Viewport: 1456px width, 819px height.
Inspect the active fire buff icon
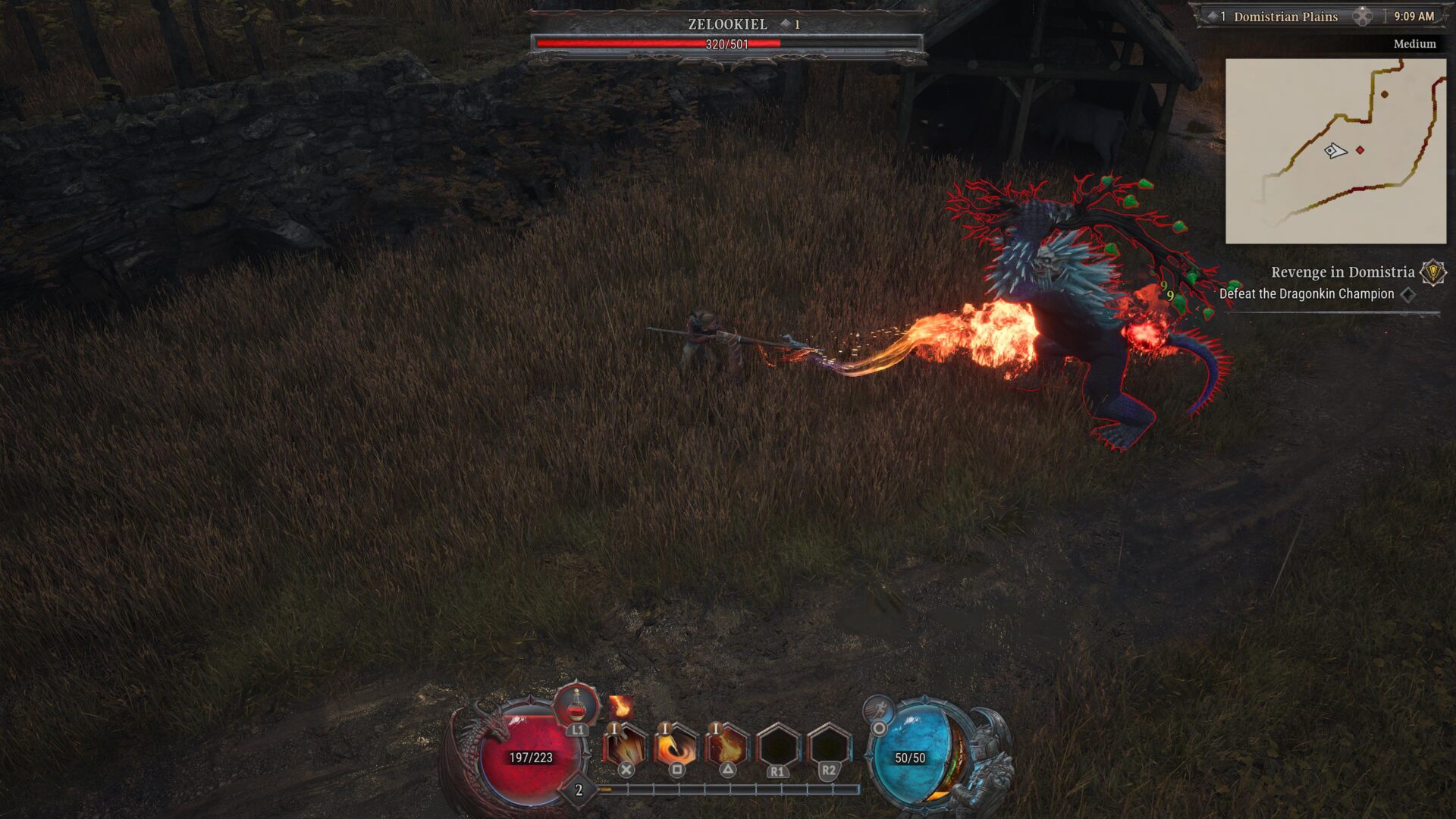click(620, 707)
